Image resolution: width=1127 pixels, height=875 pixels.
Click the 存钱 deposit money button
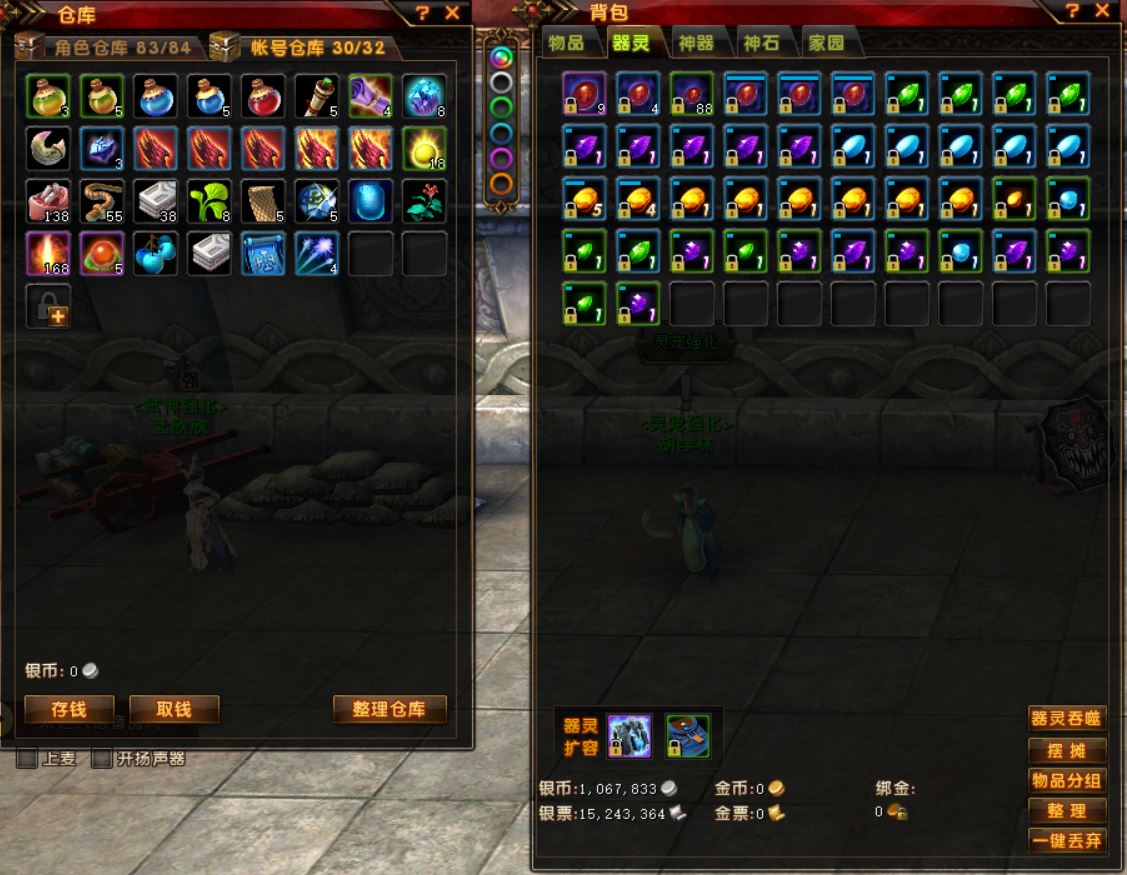[69, 709]
